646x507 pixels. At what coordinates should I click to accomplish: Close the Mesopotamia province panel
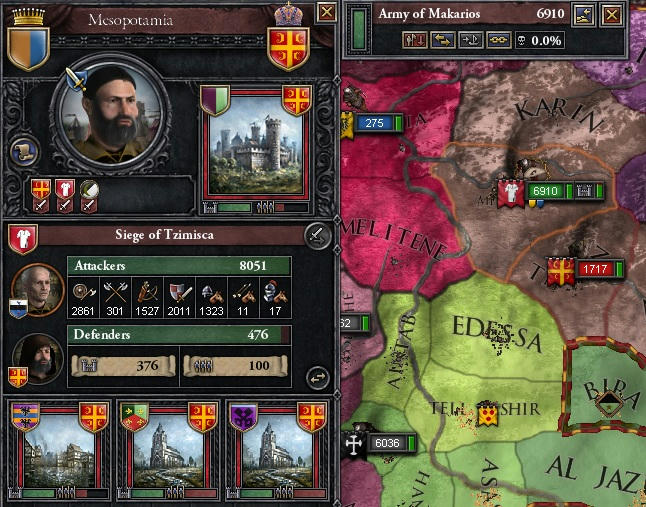coord(326,13)
